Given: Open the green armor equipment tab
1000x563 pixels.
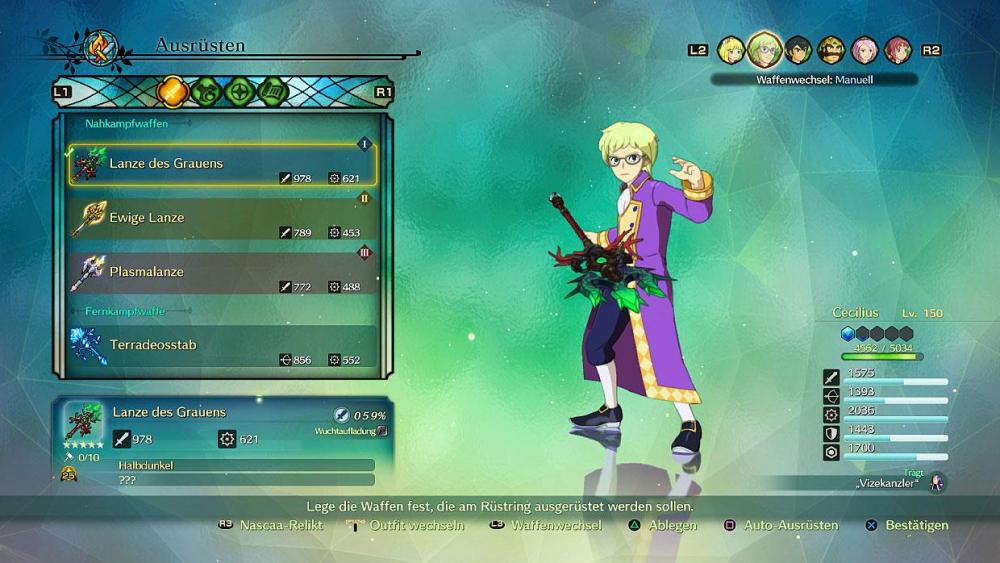Looking at the screenshot, I should 205,92.
